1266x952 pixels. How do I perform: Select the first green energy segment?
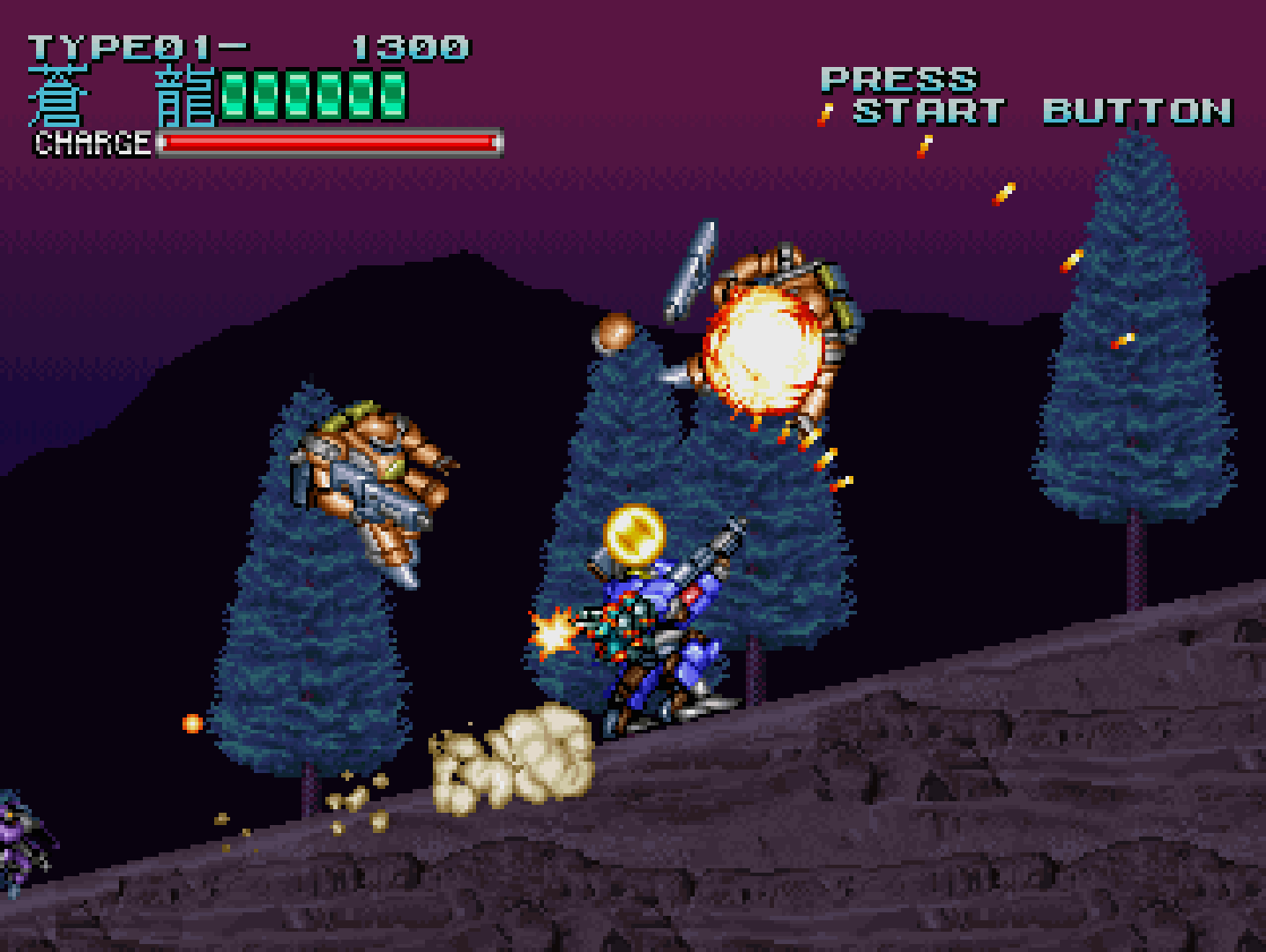click(x=235, y=93)
